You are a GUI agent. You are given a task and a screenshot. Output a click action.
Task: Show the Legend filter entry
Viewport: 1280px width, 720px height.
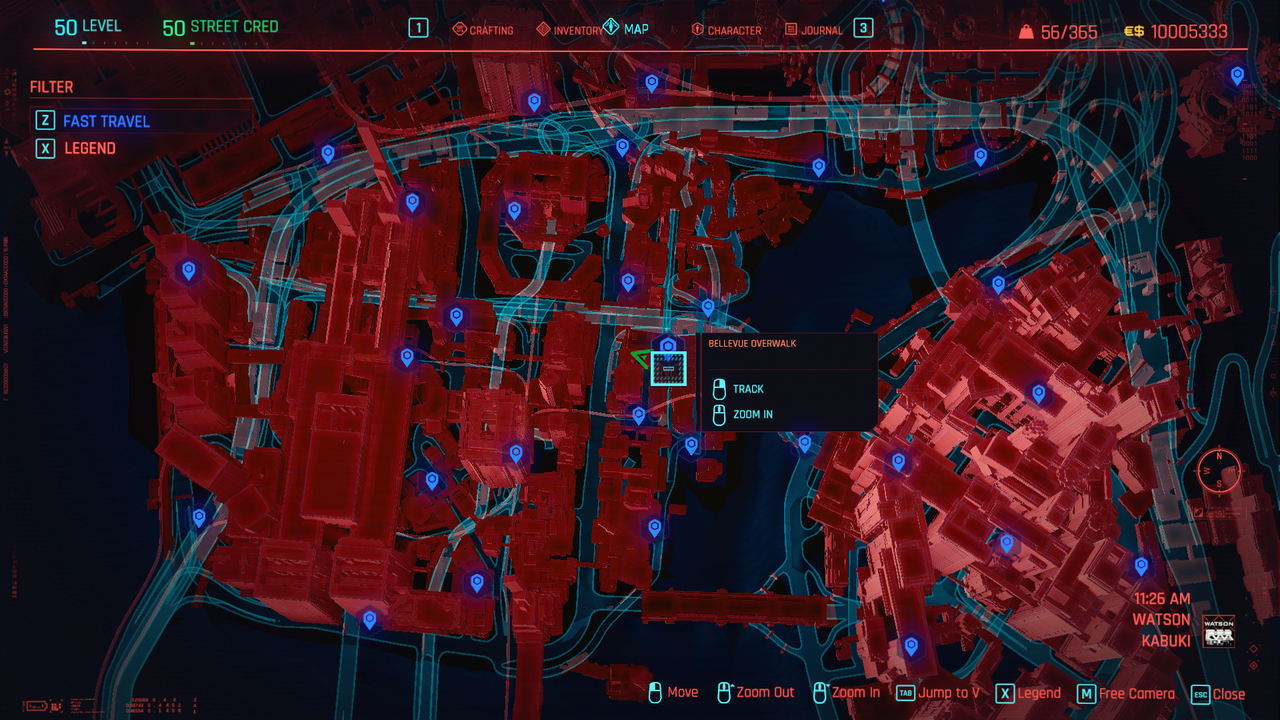coord(89,148)
